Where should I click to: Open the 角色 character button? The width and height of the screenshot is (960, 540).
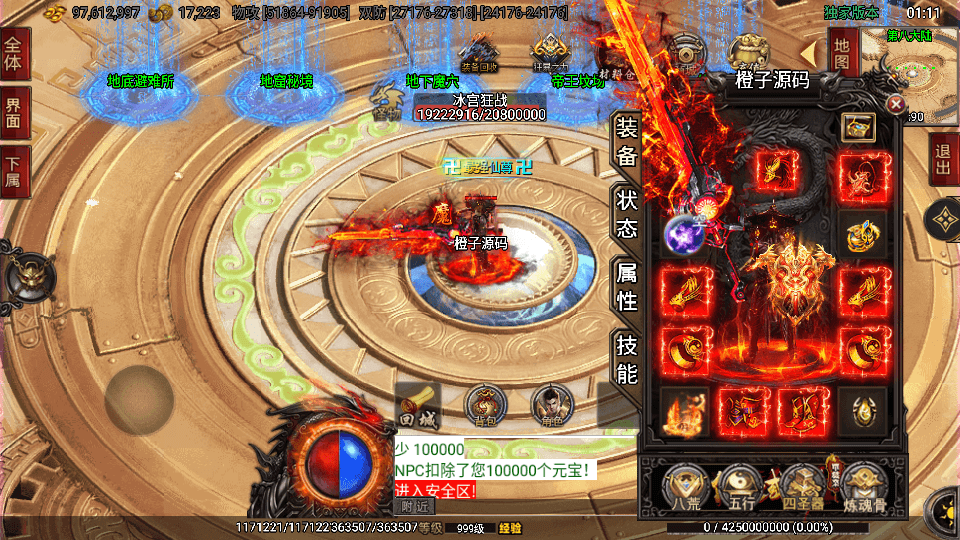point(551,405)
